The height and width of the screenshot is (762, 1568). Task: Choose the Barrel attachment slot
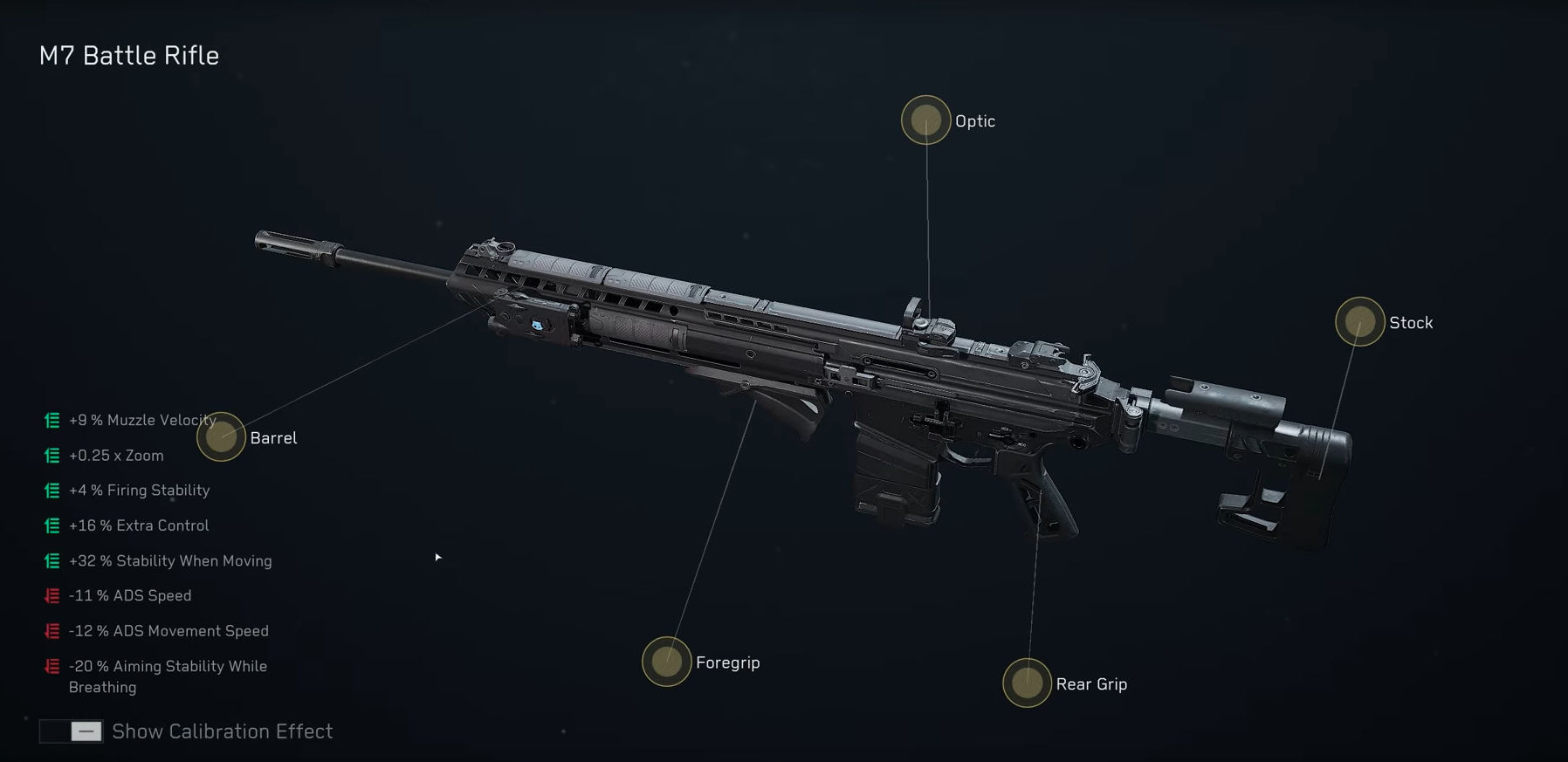tap(221, 436)
